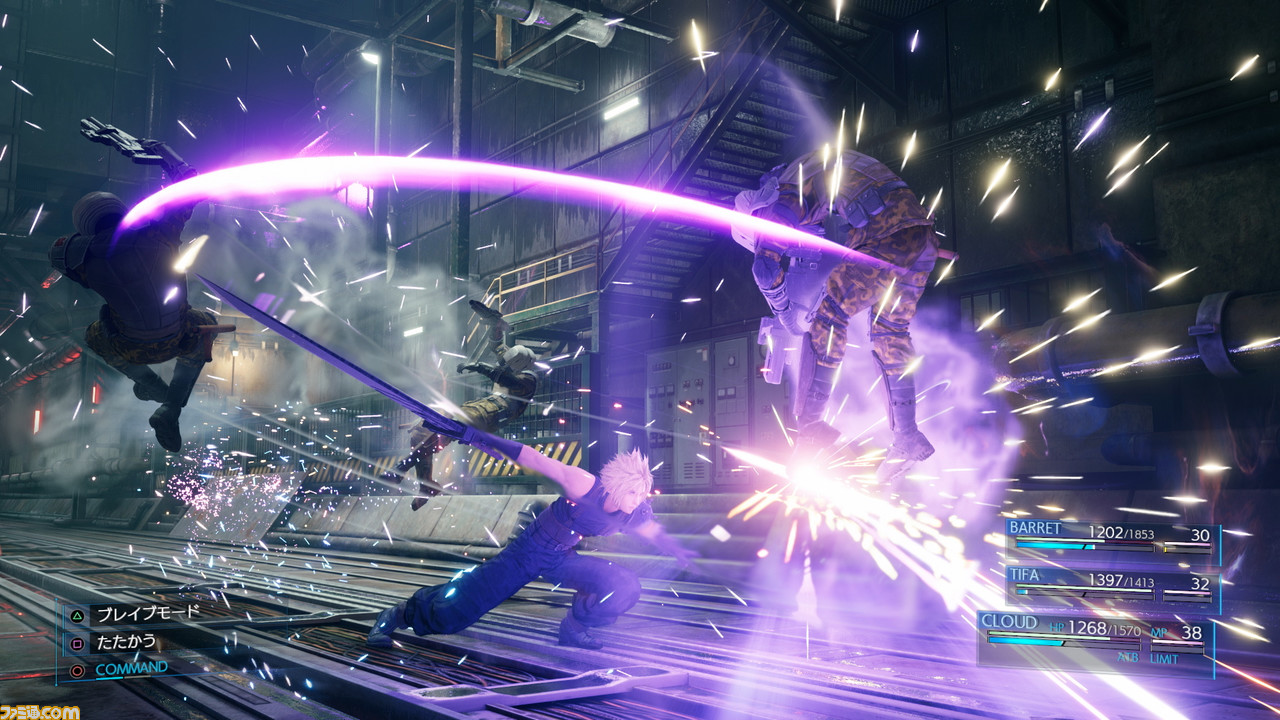Screen dimensions: 1280x720
Task: Select the HP label in Cloud's status panel
Action: [1057, 628]
